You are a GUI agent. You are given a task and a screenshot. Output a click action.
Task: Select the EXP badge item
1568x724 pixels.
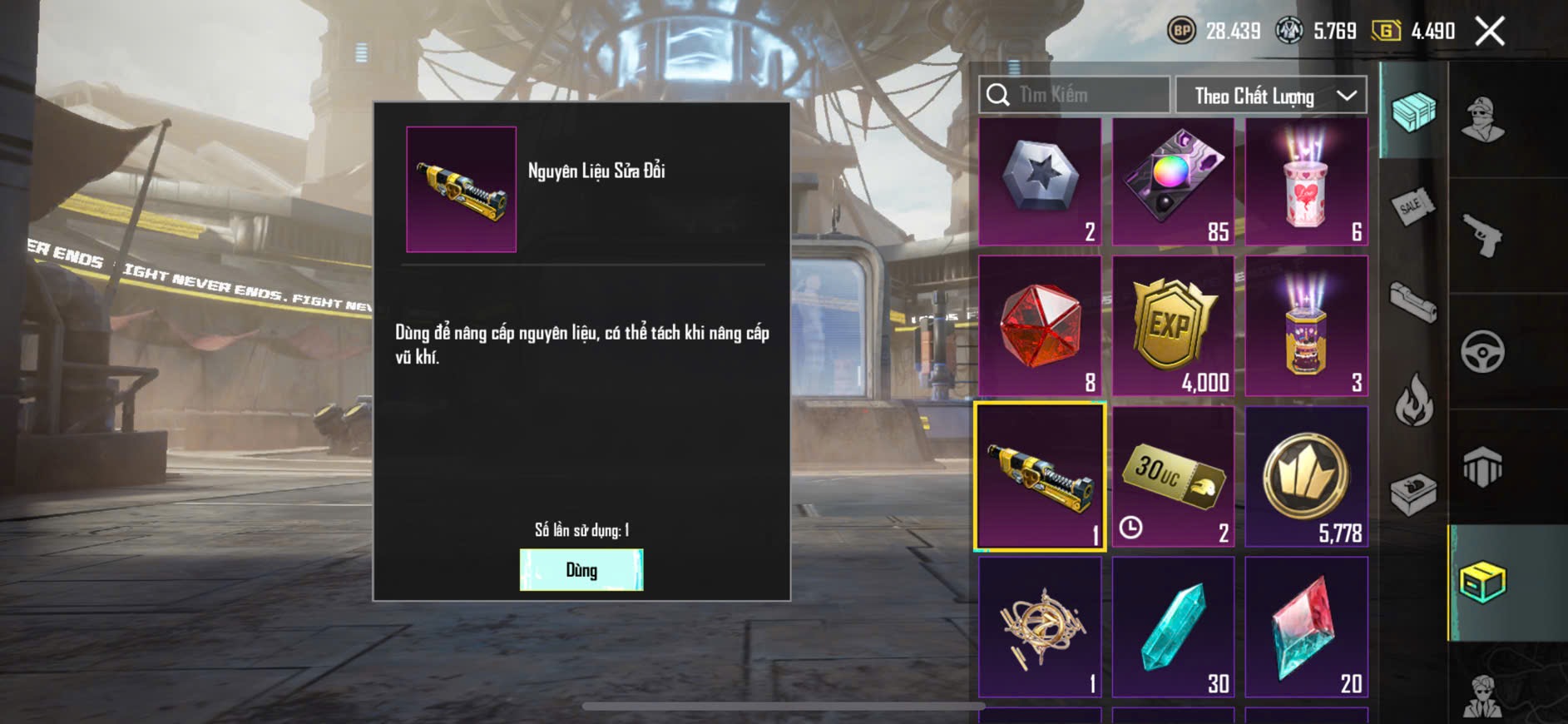[1173, 326]
